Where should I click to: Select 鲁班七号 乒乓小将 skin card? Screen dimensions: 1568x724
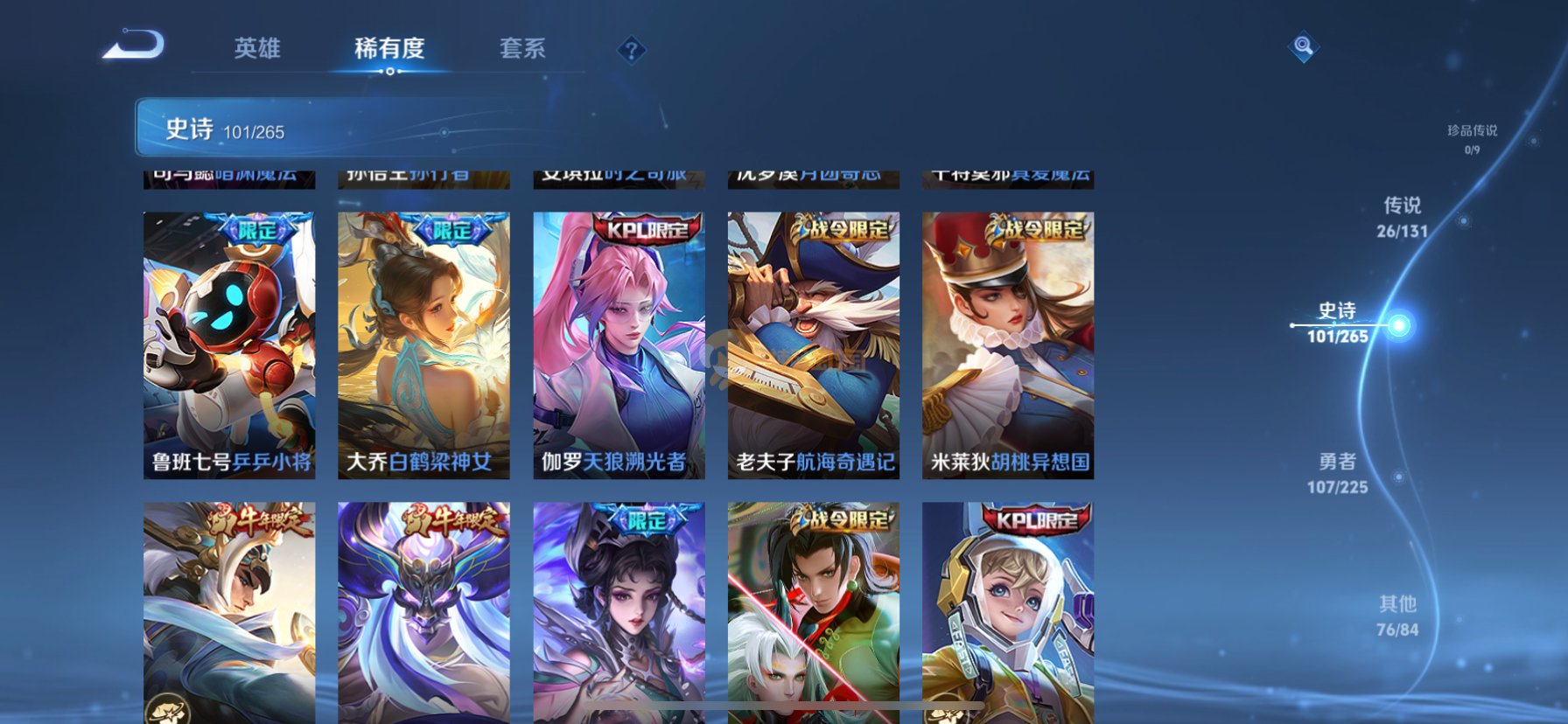pos(229,345)
